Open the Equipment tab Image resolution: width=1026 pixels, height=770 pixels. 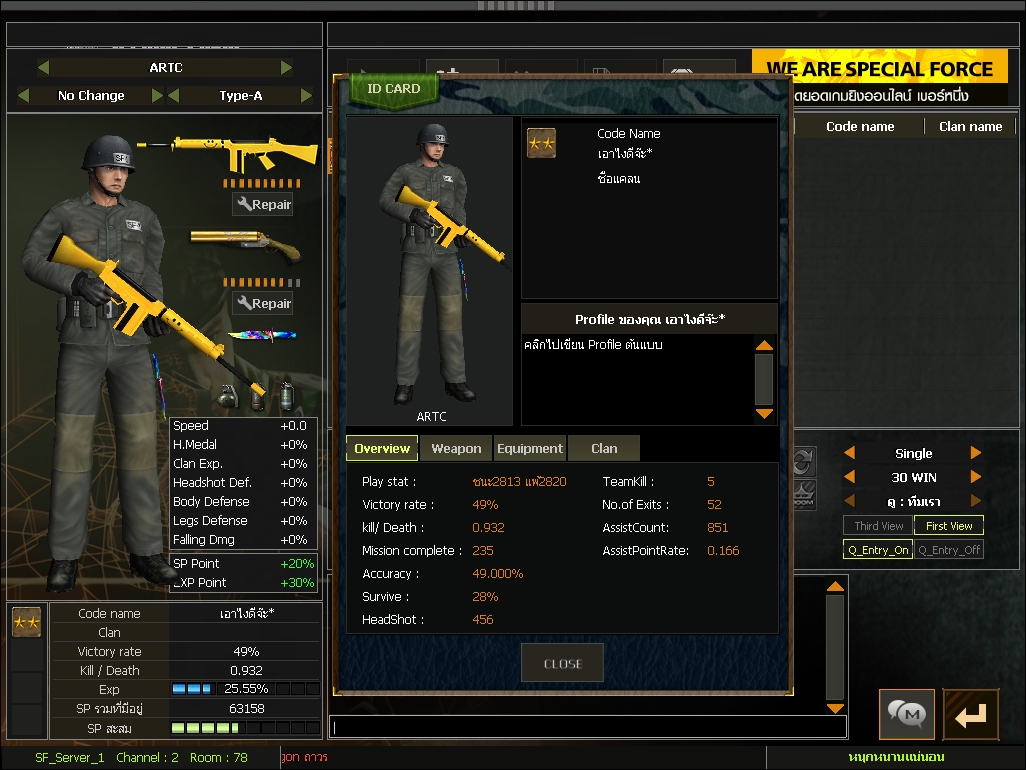pyautogui.click(x=530, y=449)
